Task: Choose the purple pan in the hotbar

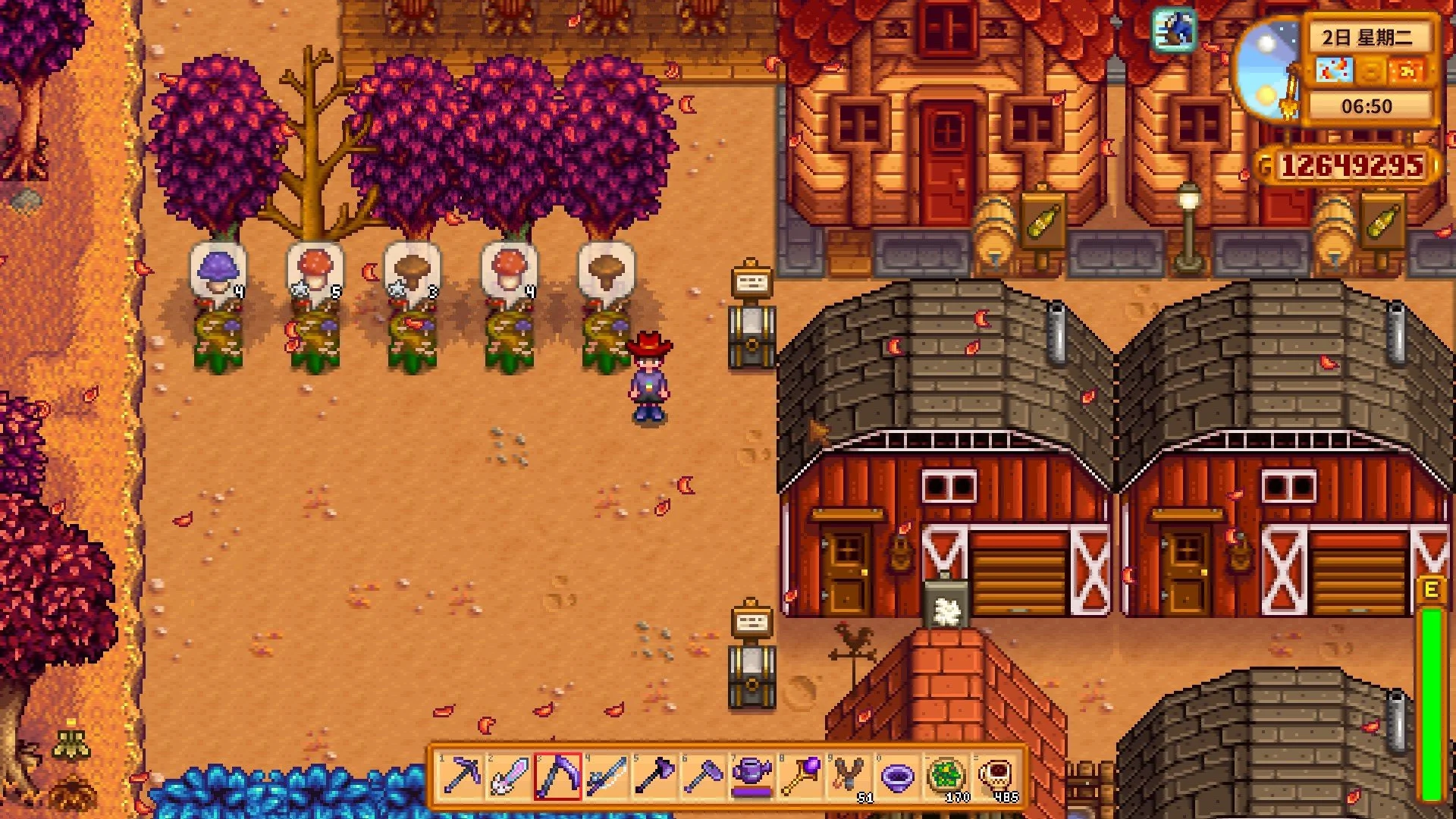Action: (x=898, y=777)
